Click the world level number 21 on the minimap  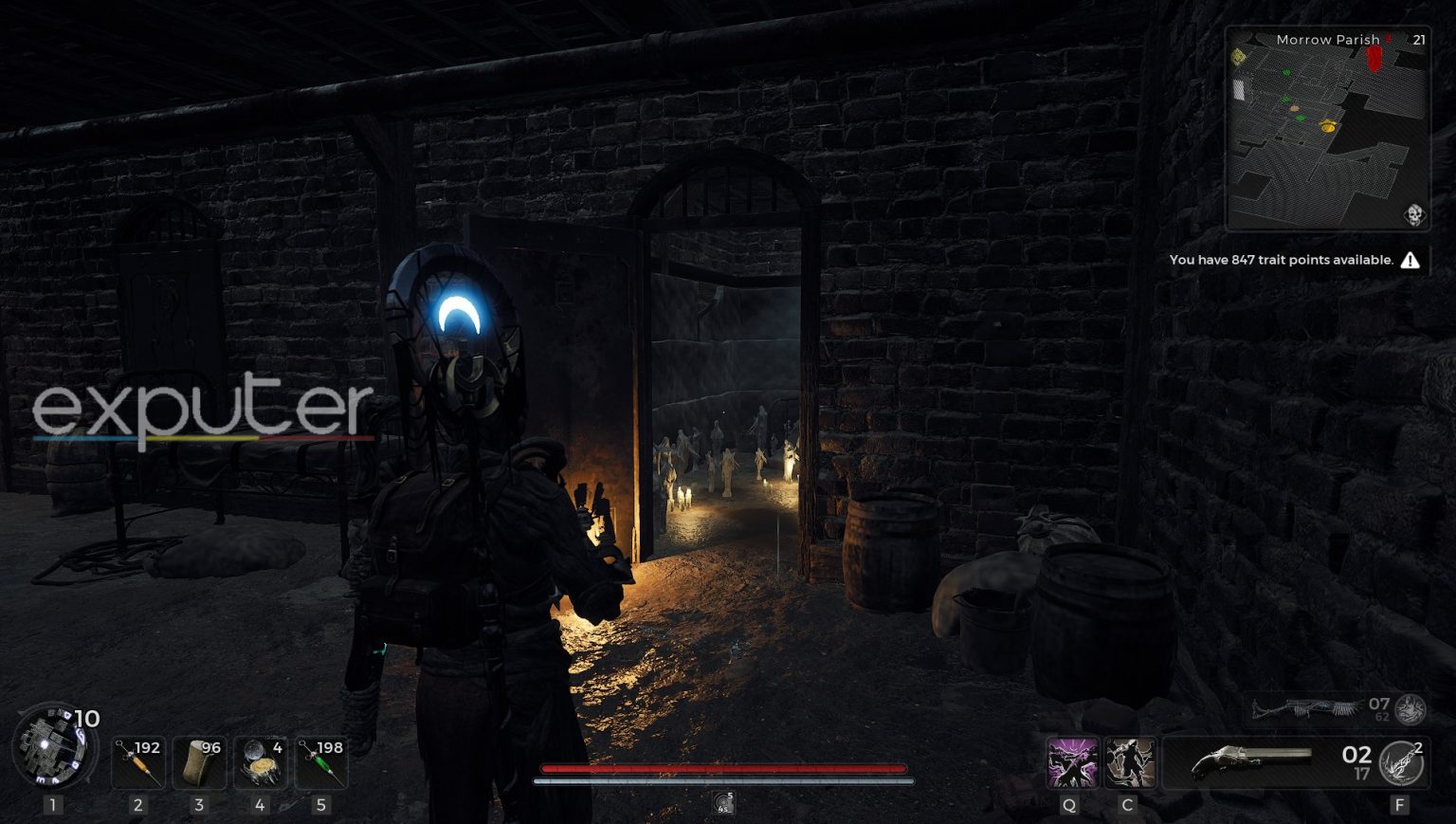point(1419,39)
